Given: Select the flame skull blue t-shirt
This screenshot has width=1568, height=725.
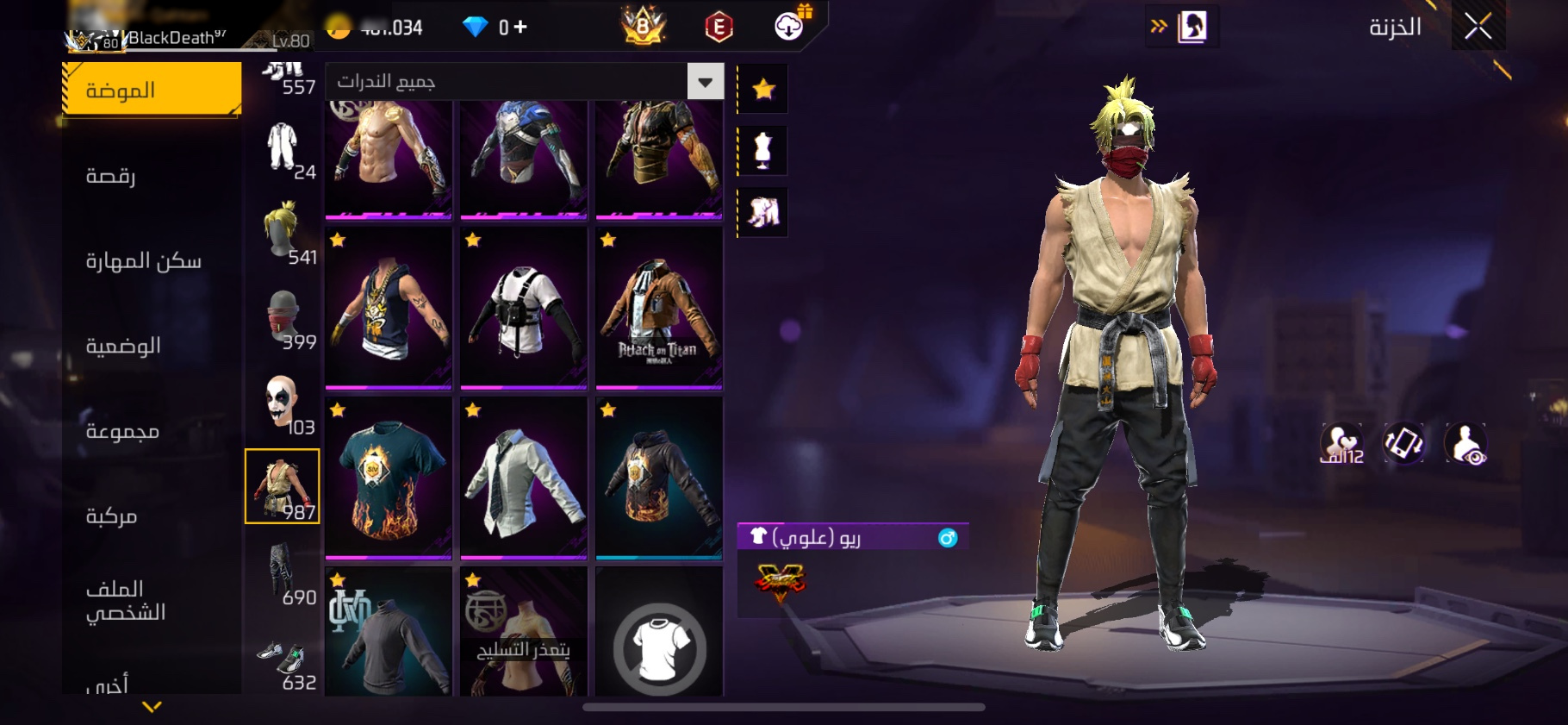Looking at the screenshot, I should 389,477.
